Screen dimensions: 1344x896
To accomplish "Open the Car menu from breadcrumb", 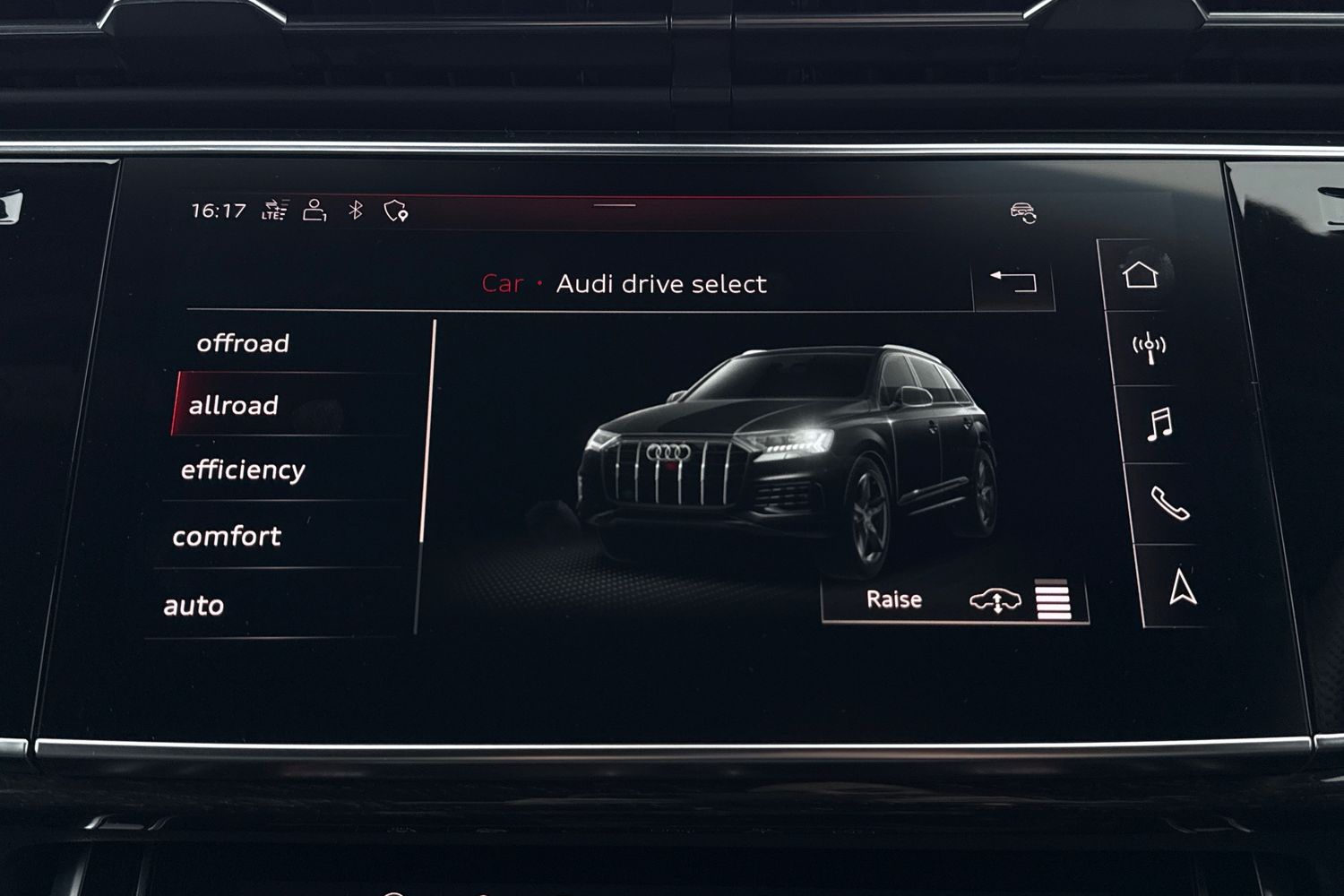I will (x=503, y=284).
